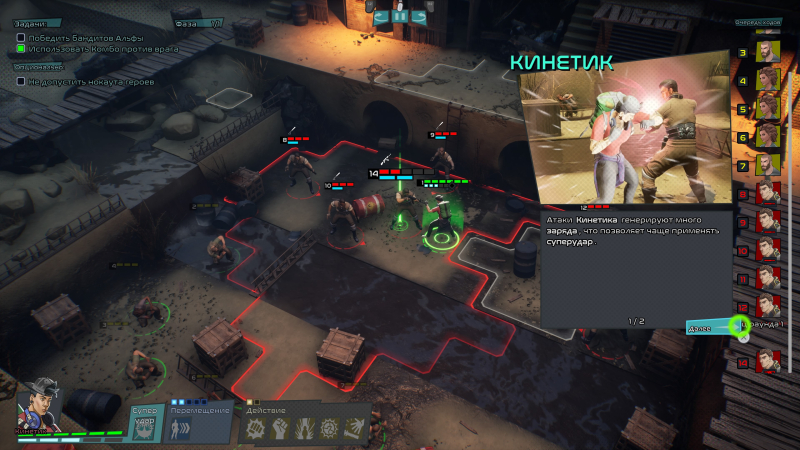800x450 pixels.
Task: Activate the dash strike action icon
Action: 354,429
